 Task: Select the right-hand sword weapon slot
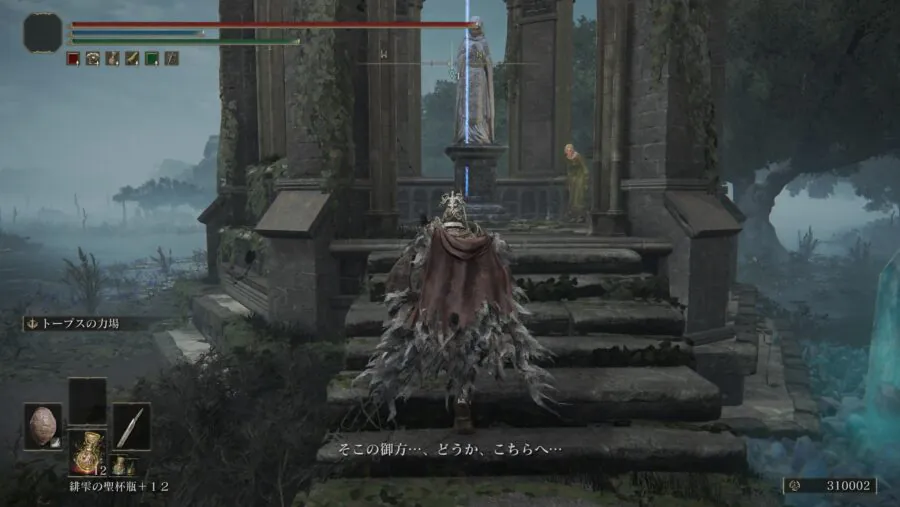[x=131, y=426]
